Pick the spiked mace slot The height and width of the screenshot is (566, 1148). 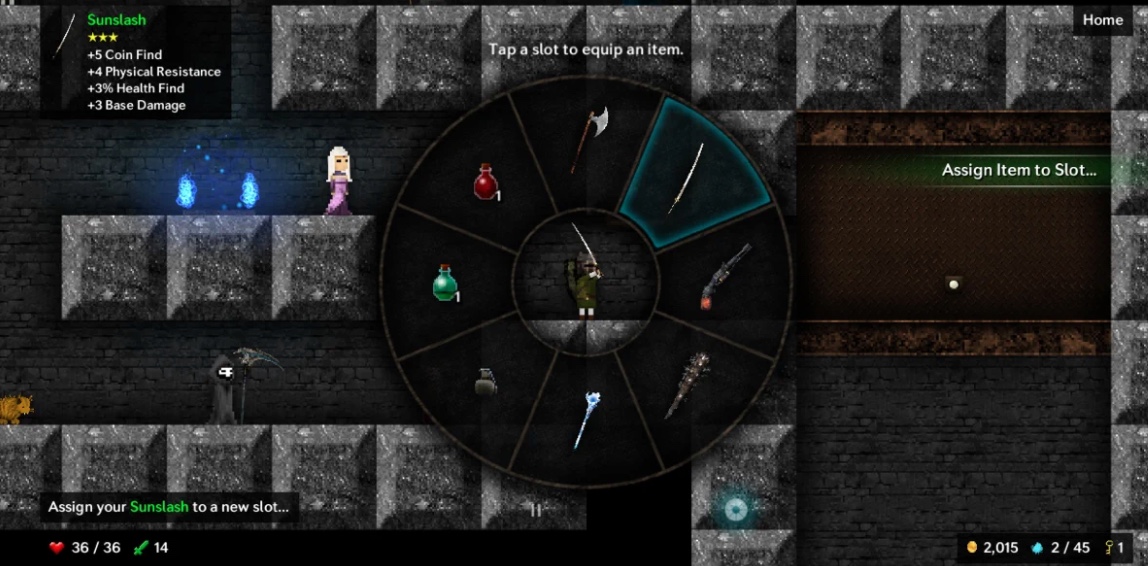tap(686, 385)
